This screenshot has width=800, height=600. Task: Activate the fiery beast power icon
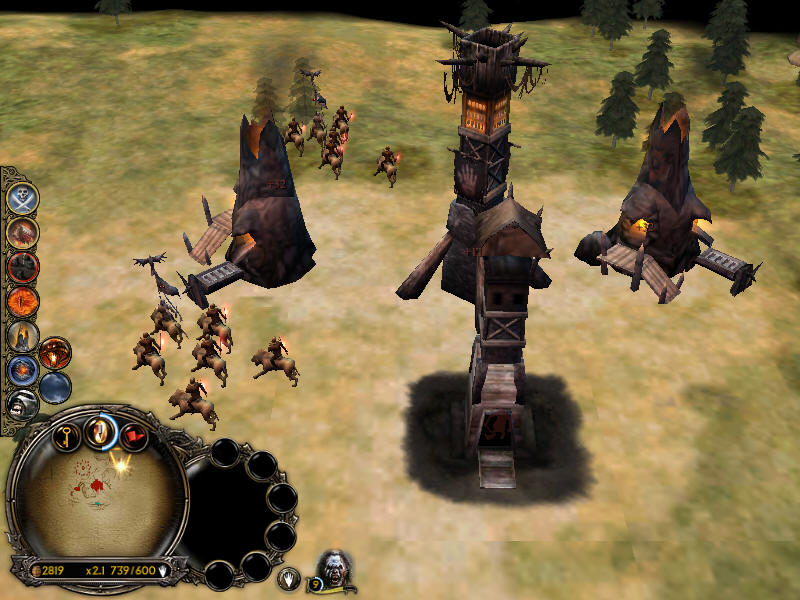click(x=22, y=232)
